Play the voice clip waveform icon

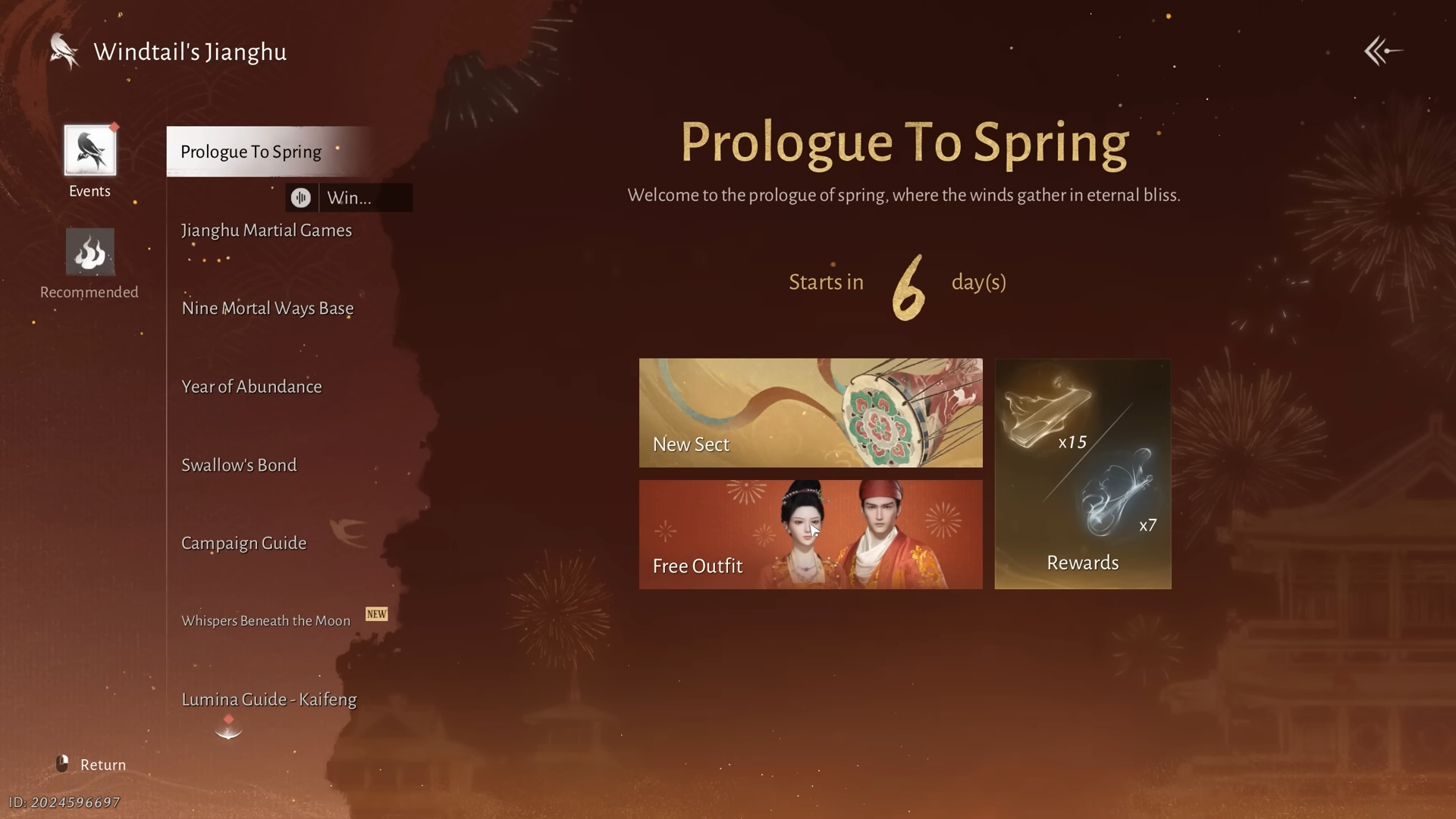point(301,197)
